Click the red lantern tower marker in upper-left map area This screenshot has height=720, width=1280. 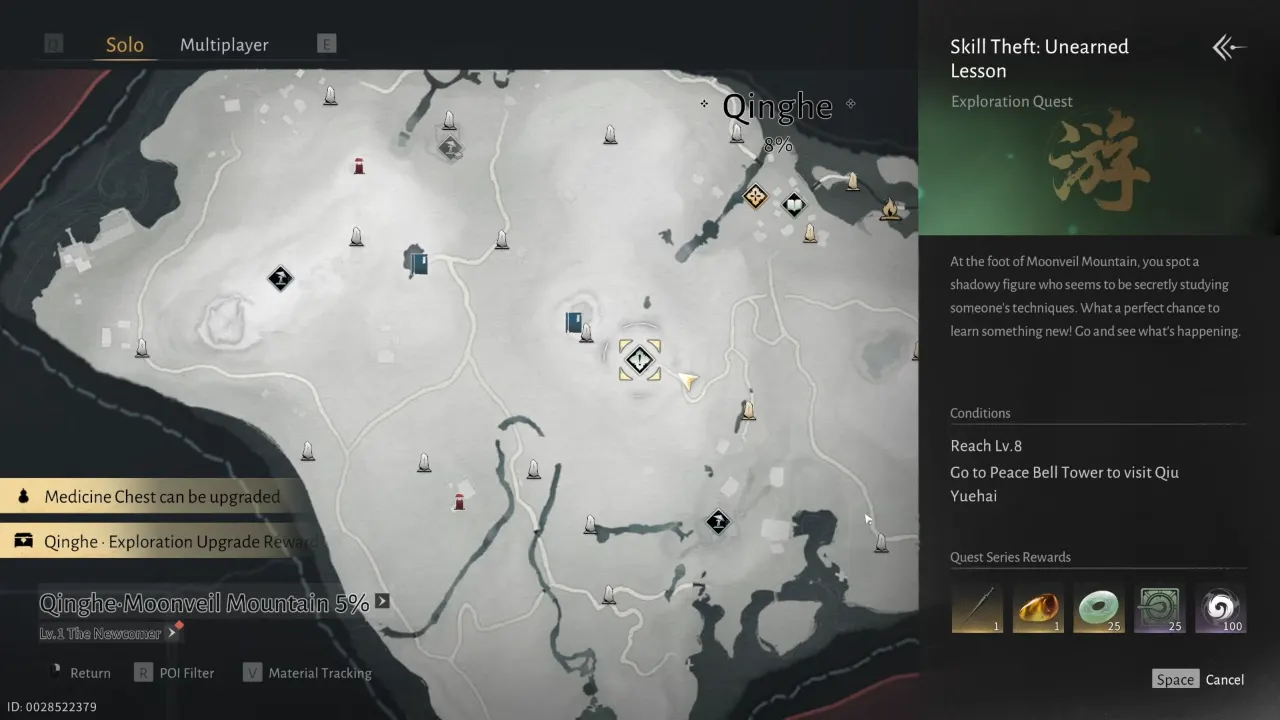point(358,165)
